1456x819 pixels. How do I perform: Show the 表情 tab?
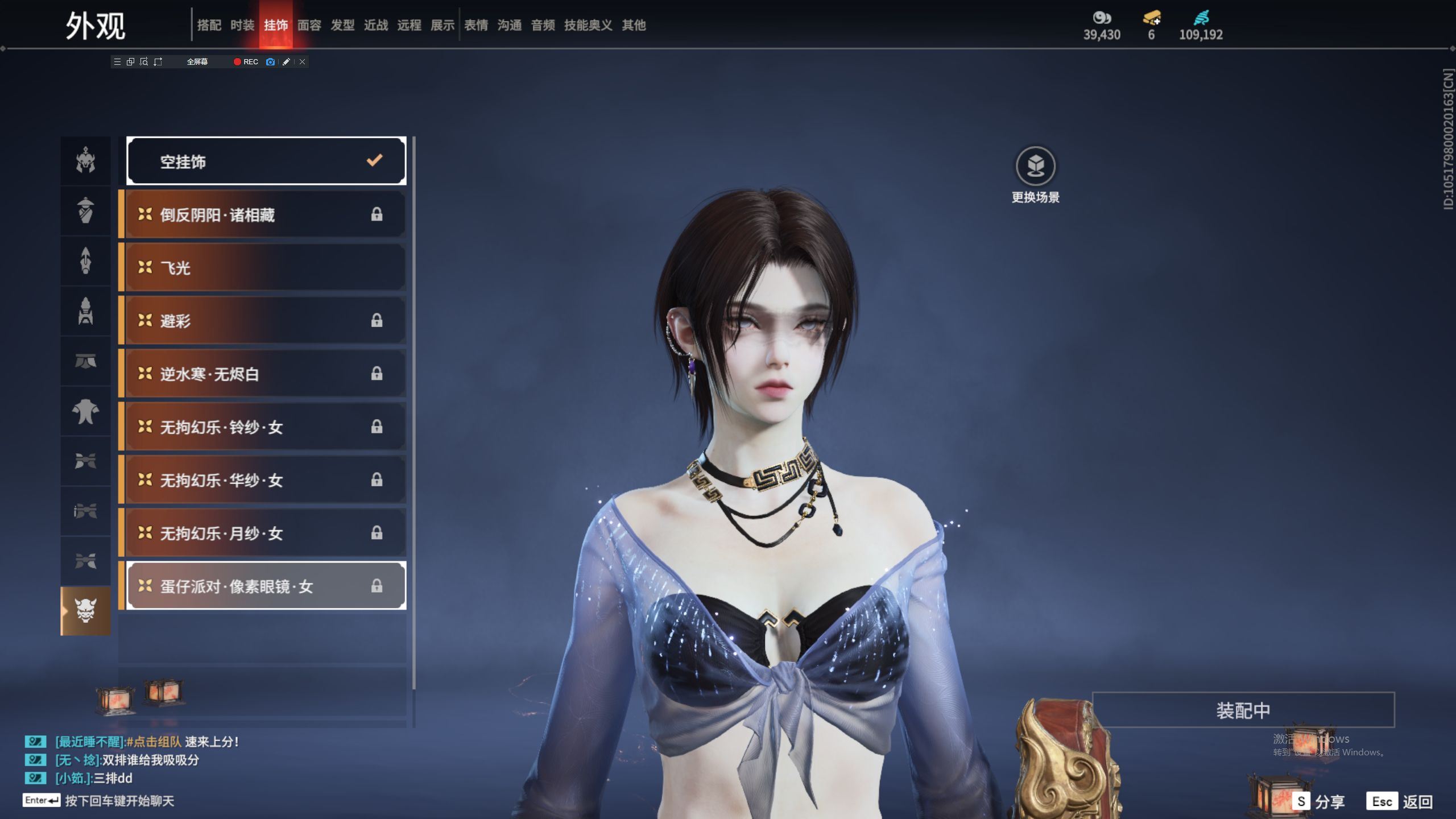point(476,25)
